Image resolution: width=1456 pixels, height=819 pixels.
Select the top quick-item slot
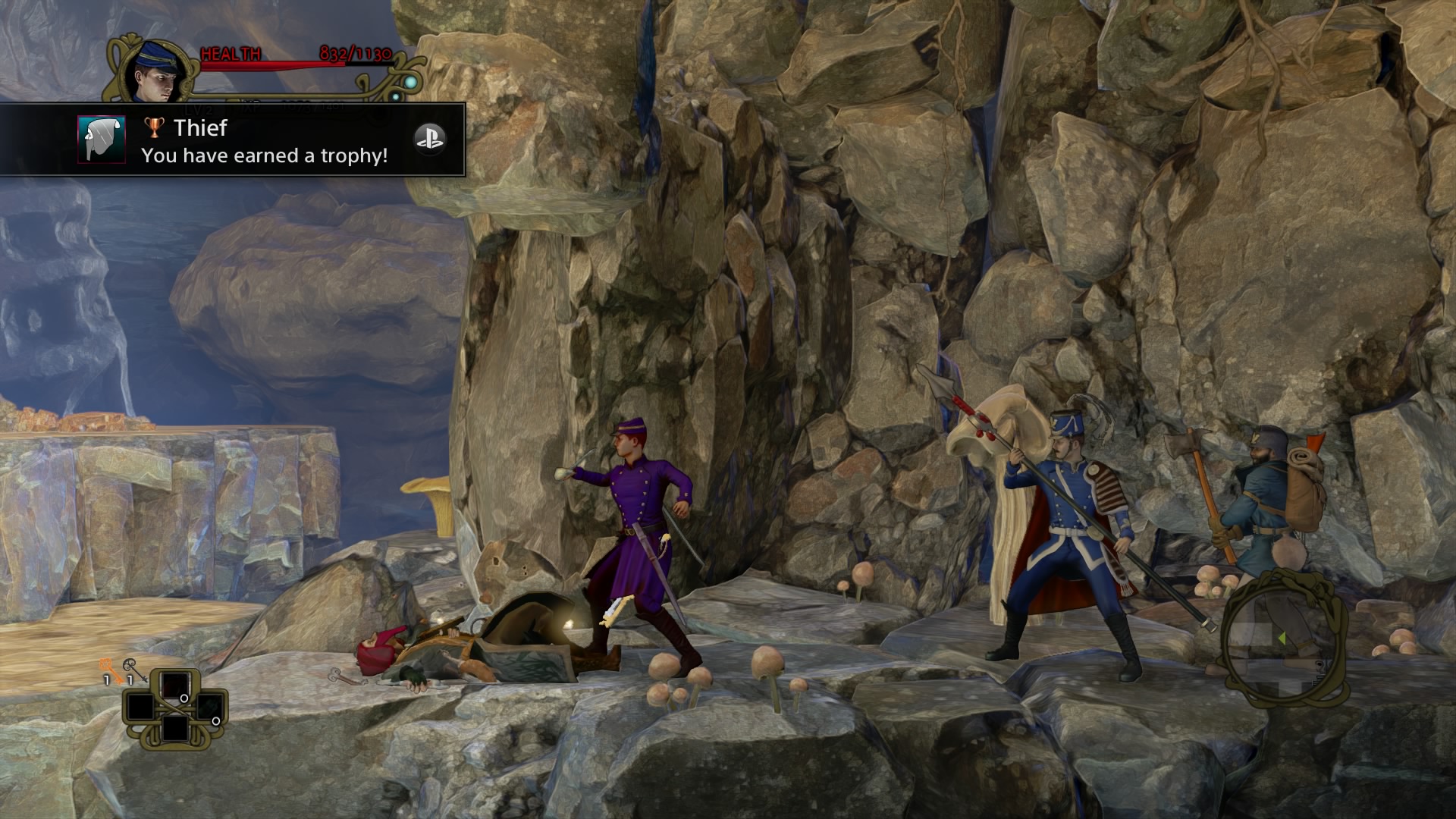pos(175,685)
